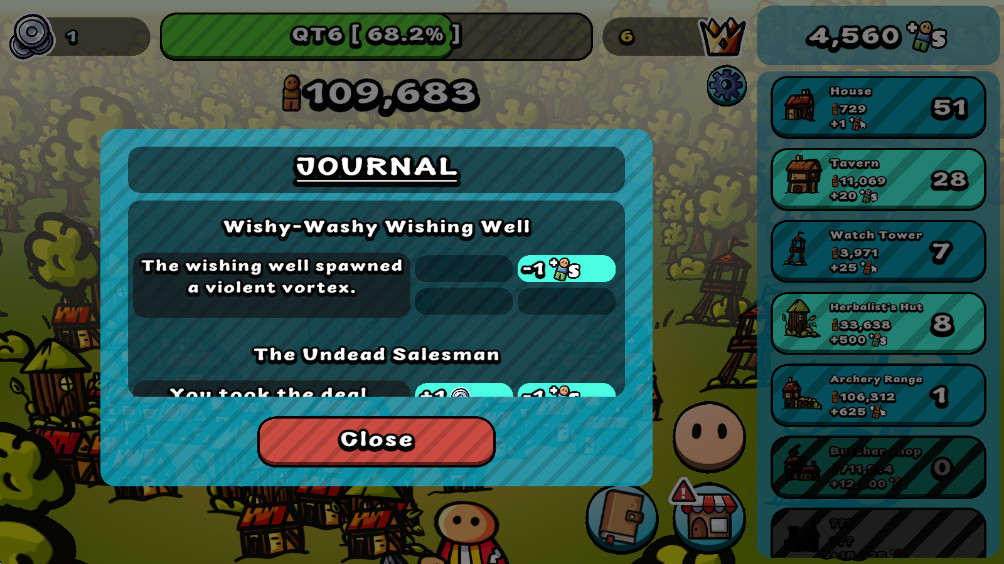The width and height of the screenshot is (1004, 564).
Task: Select the Butcher Shop building
Action: [878, 467]
